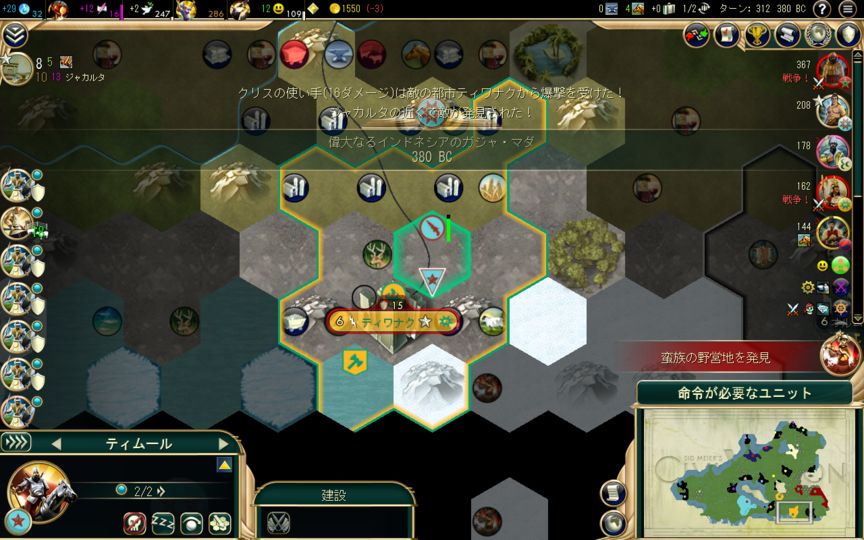
Task: Select the next unit arrow beside ティムール
Action: click(224, 444)
